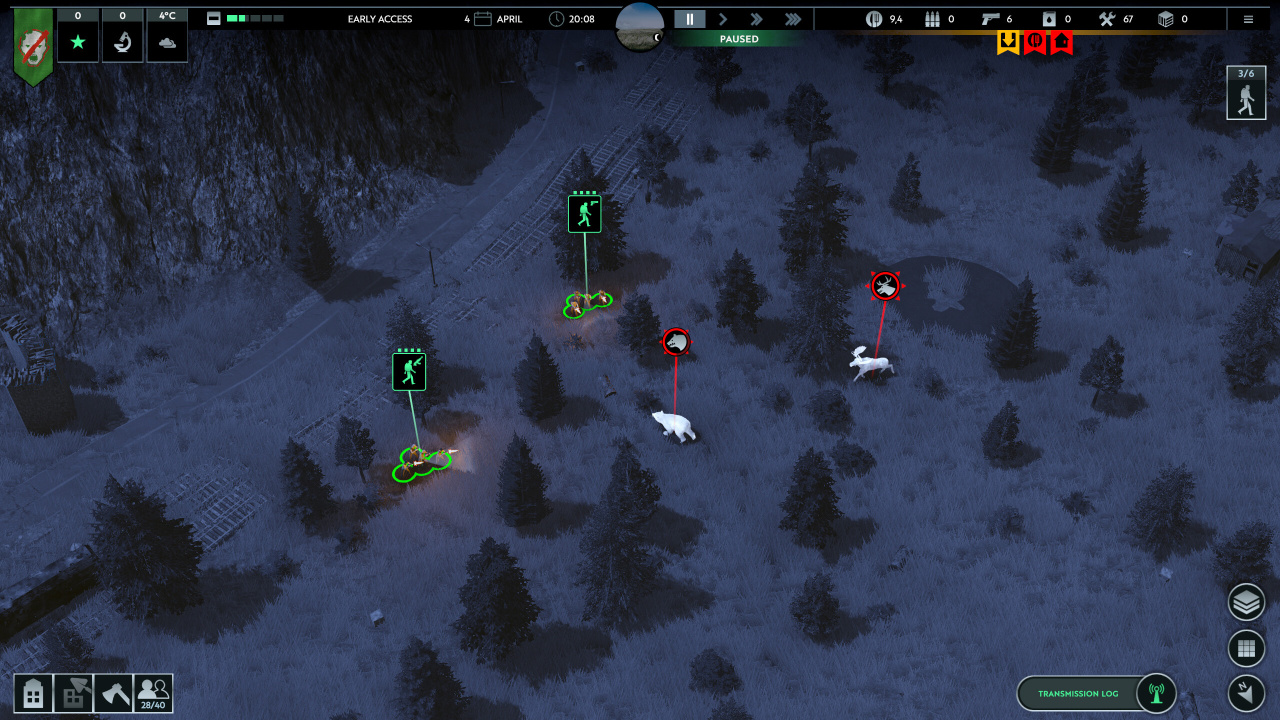Select the axe tool in bottom toolbar
Image resolution: width=1280 pixels, height=720 pixels.
click(113, 693)
